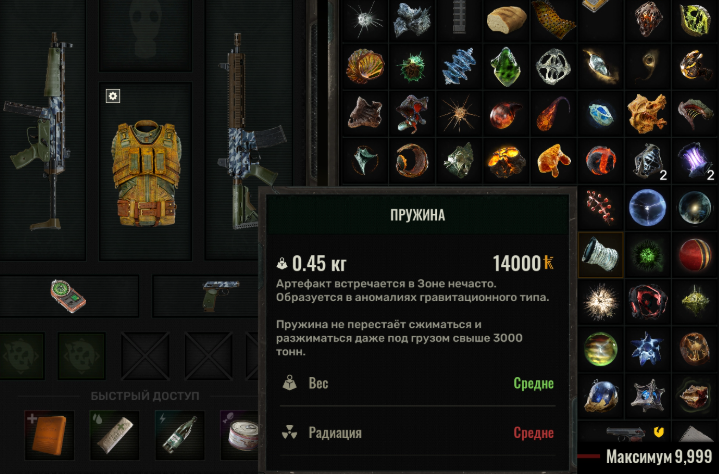The width and height of the screenshot is (719, 474).
Task: Select the white cage-like sphere artifact
Action: [x=553, y=66]
